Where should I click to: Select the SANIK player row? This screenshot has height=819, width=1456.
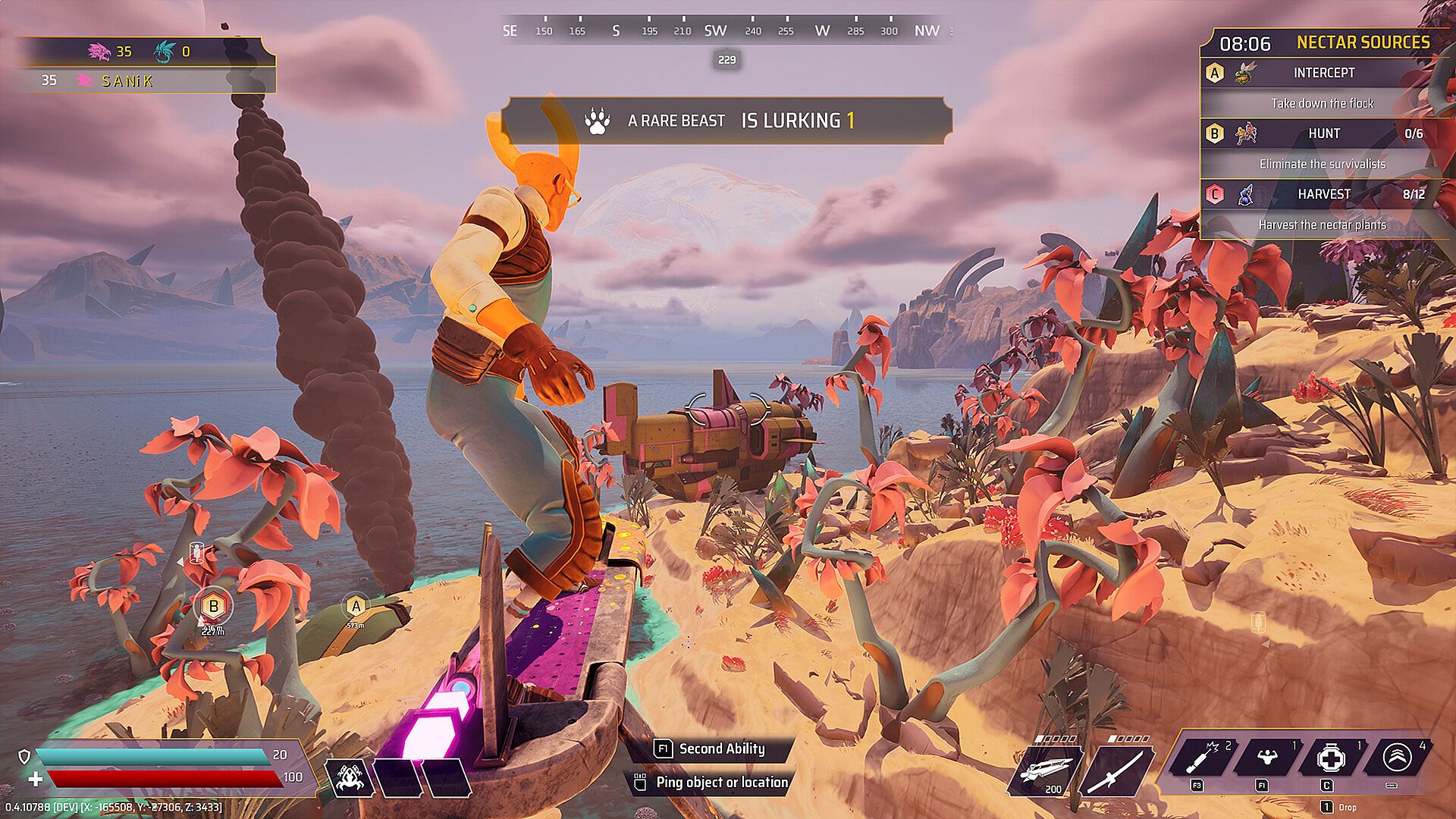point(144,80)
